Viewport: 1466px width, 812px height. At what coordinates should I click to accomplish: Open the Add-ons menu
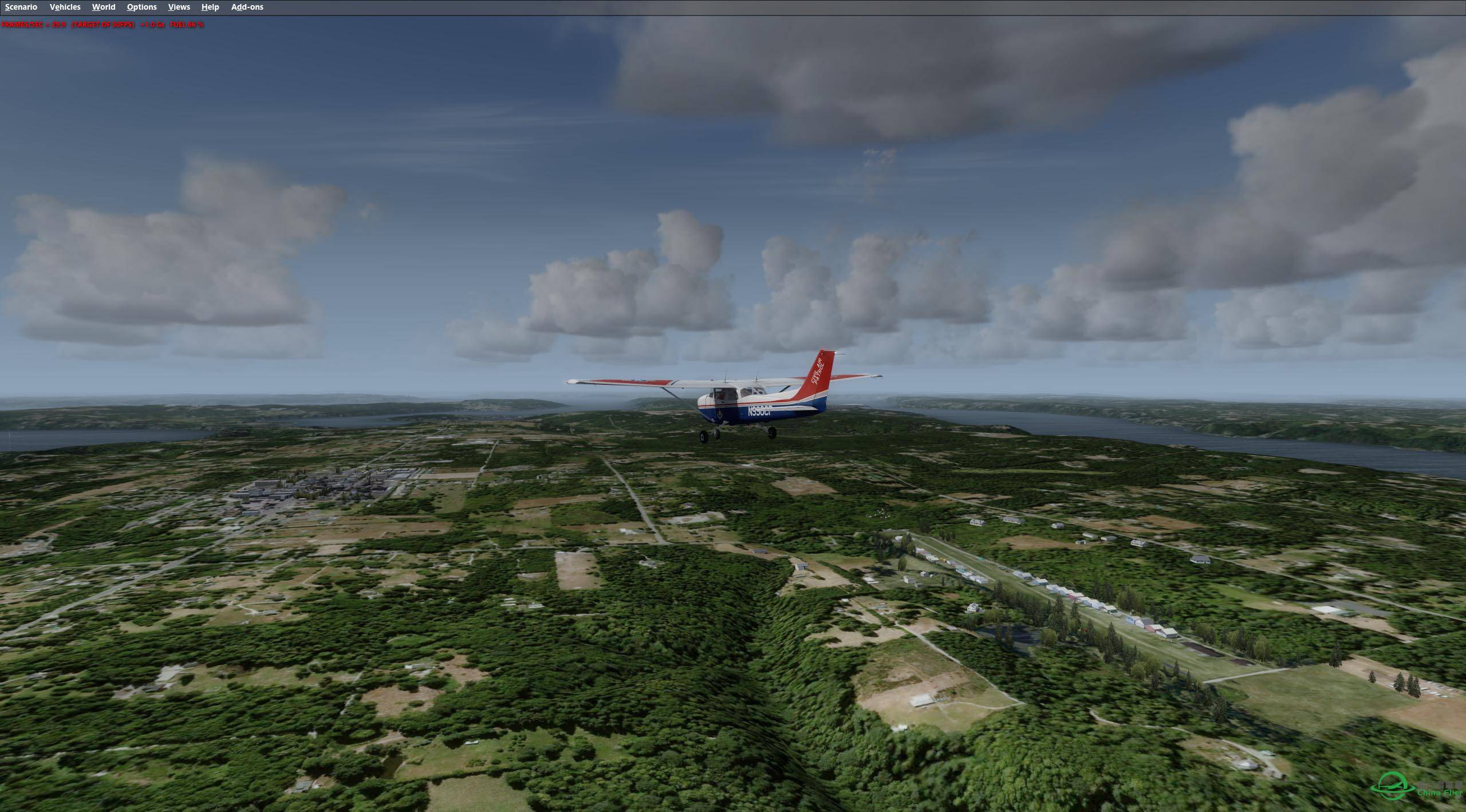click(247, 7)
